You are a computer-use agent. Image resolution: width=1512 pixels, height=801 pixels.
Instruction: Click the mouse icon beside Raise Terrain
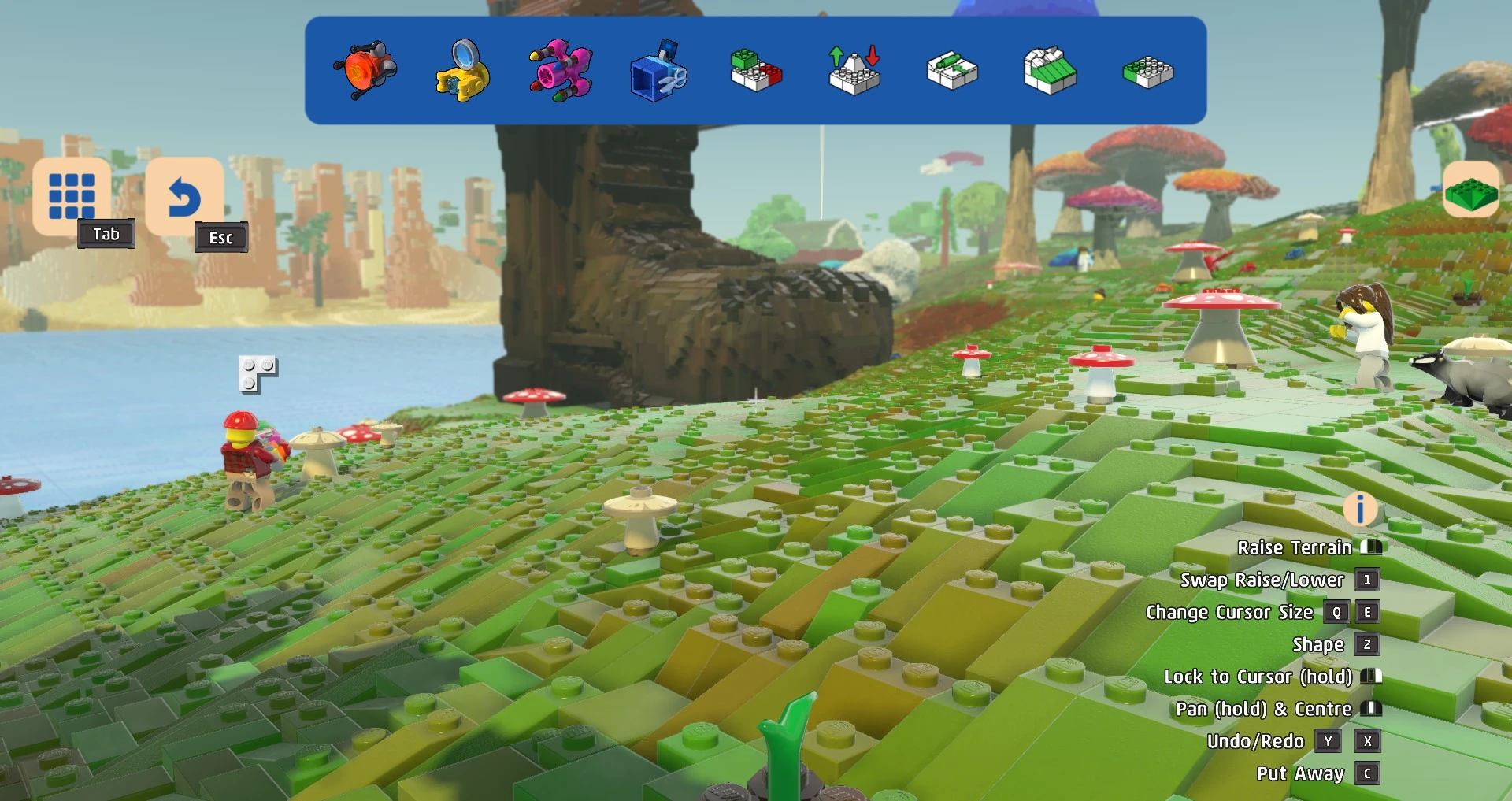click(x=1370, y=547)
